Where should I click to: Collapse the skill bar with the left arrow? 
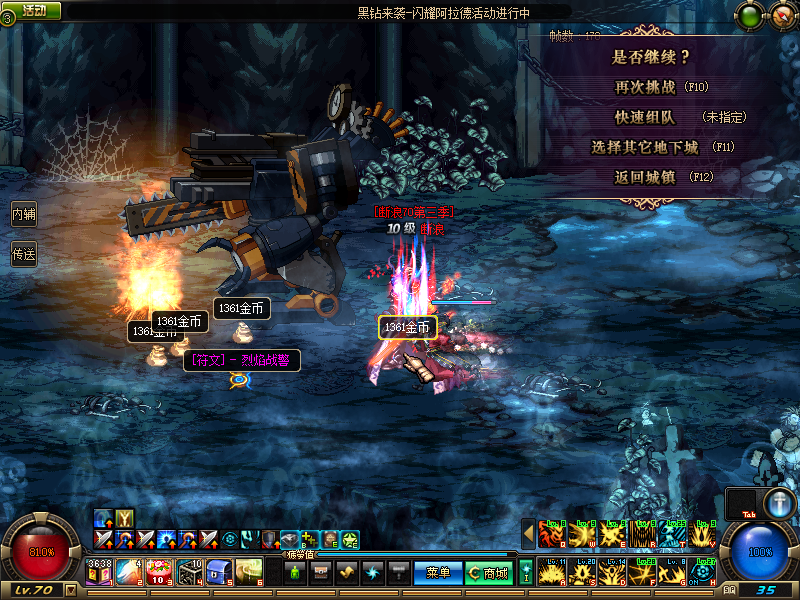coord(528,534)
